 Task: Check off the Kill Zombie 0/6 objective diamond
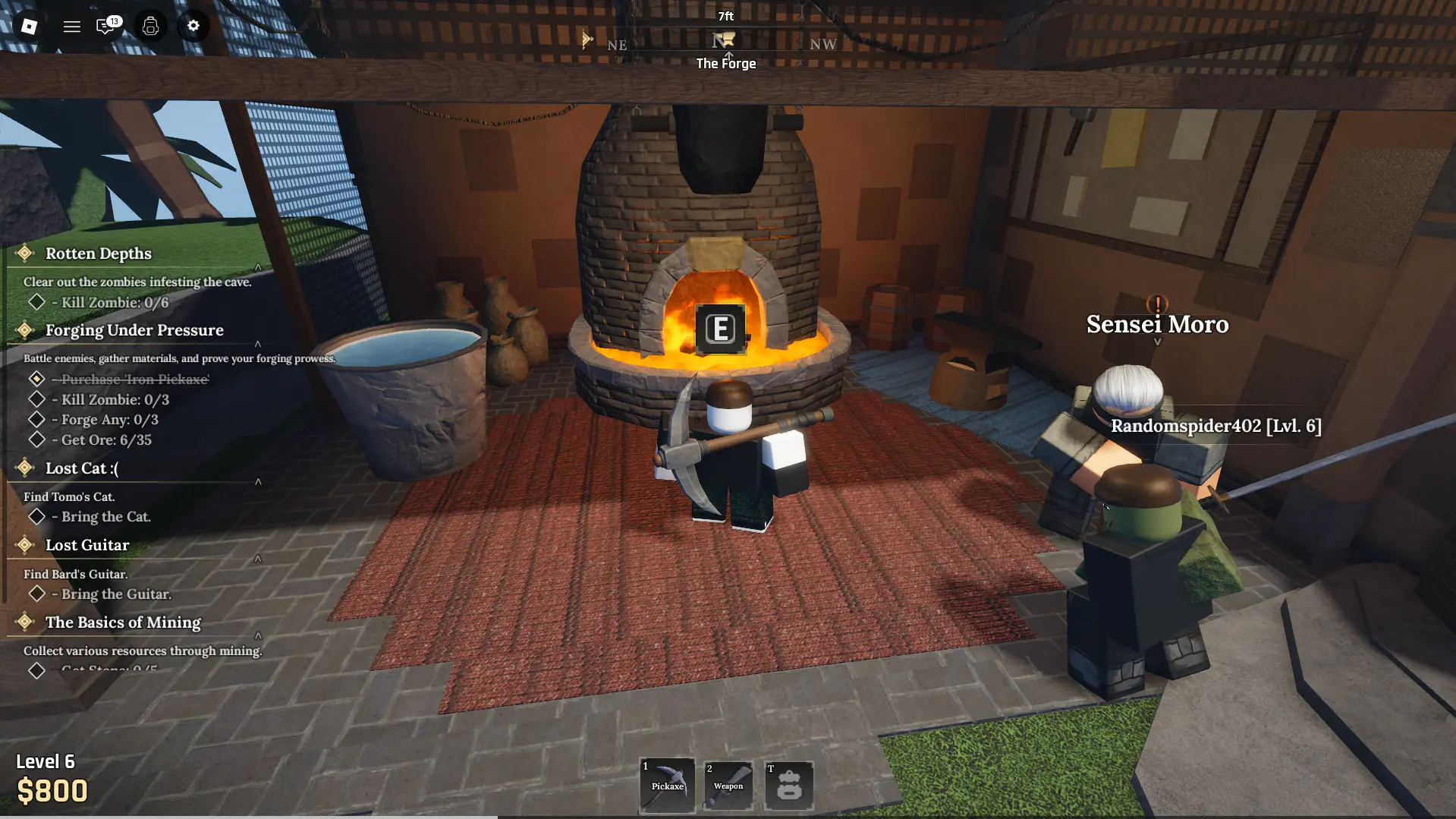coord(36,301)
